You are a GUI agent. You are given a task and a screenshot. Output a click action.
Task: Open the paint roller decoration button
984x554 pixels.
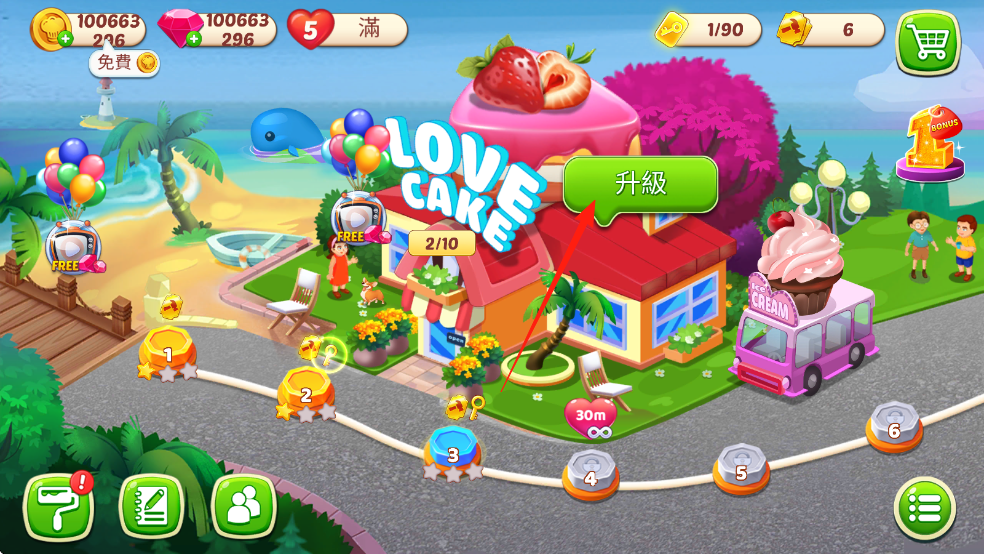click(x=58, y=507)
